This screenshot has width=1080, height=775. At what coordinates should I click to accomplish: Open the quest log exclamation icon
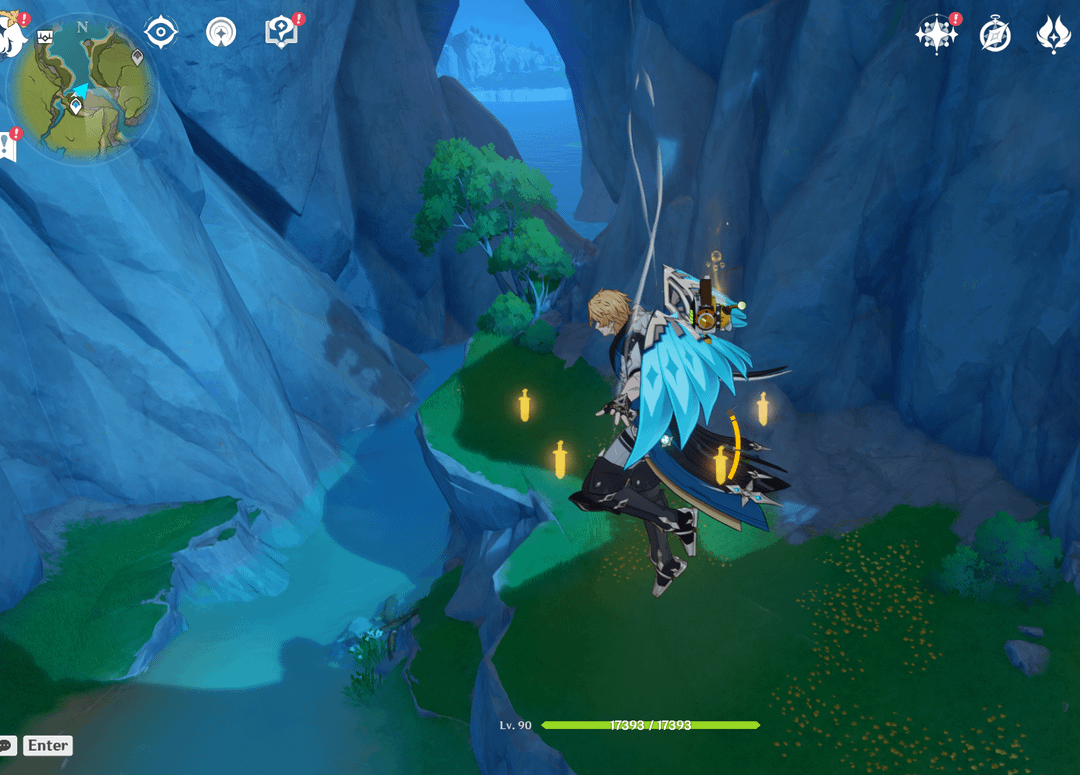8,145
